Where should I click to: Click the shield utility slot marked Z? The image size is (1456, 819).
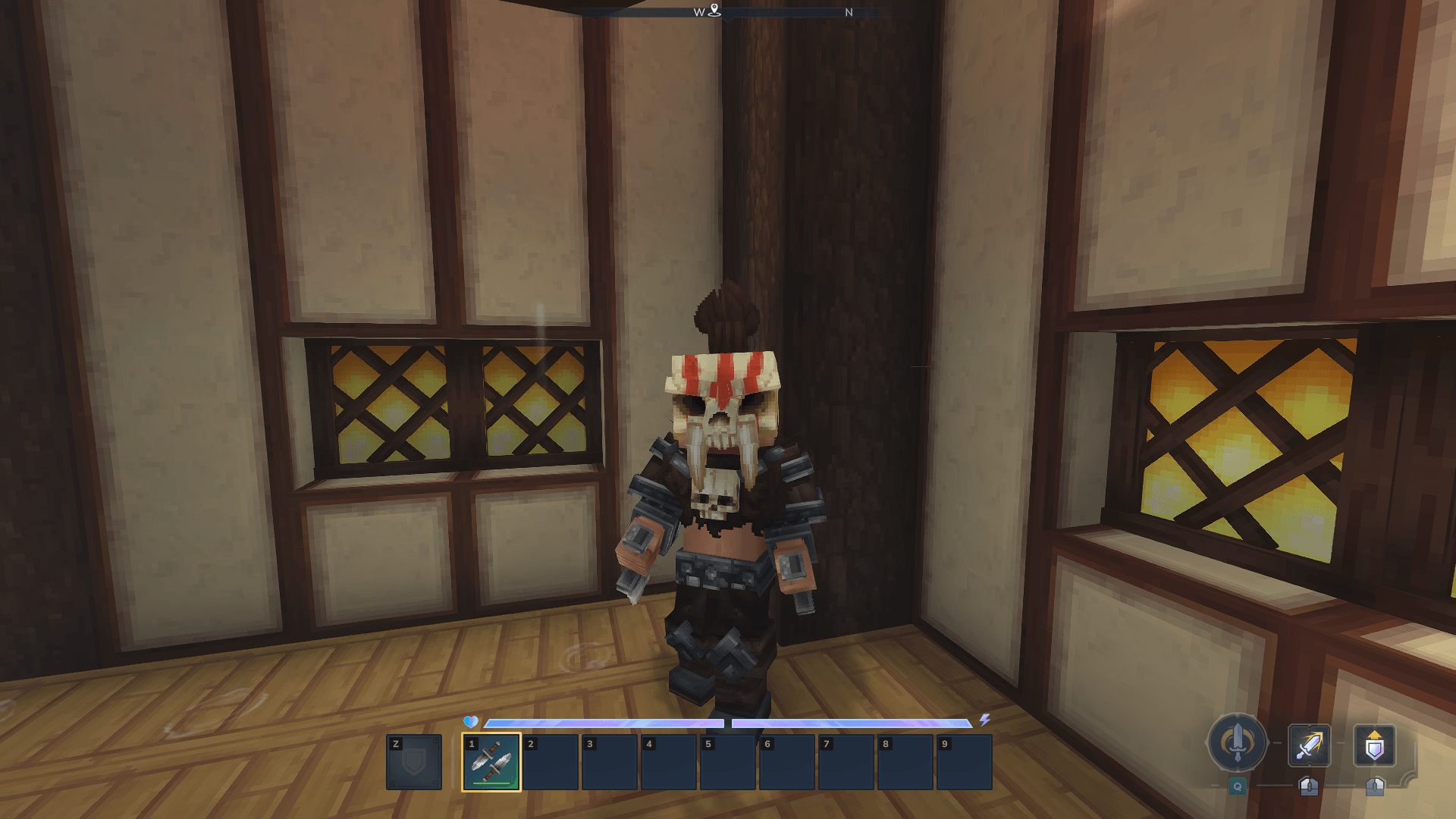414,762
